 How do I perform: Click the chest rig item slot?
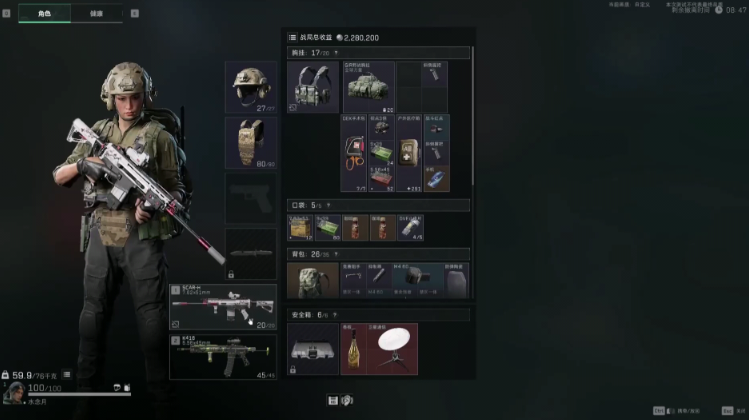coord(313,87)
